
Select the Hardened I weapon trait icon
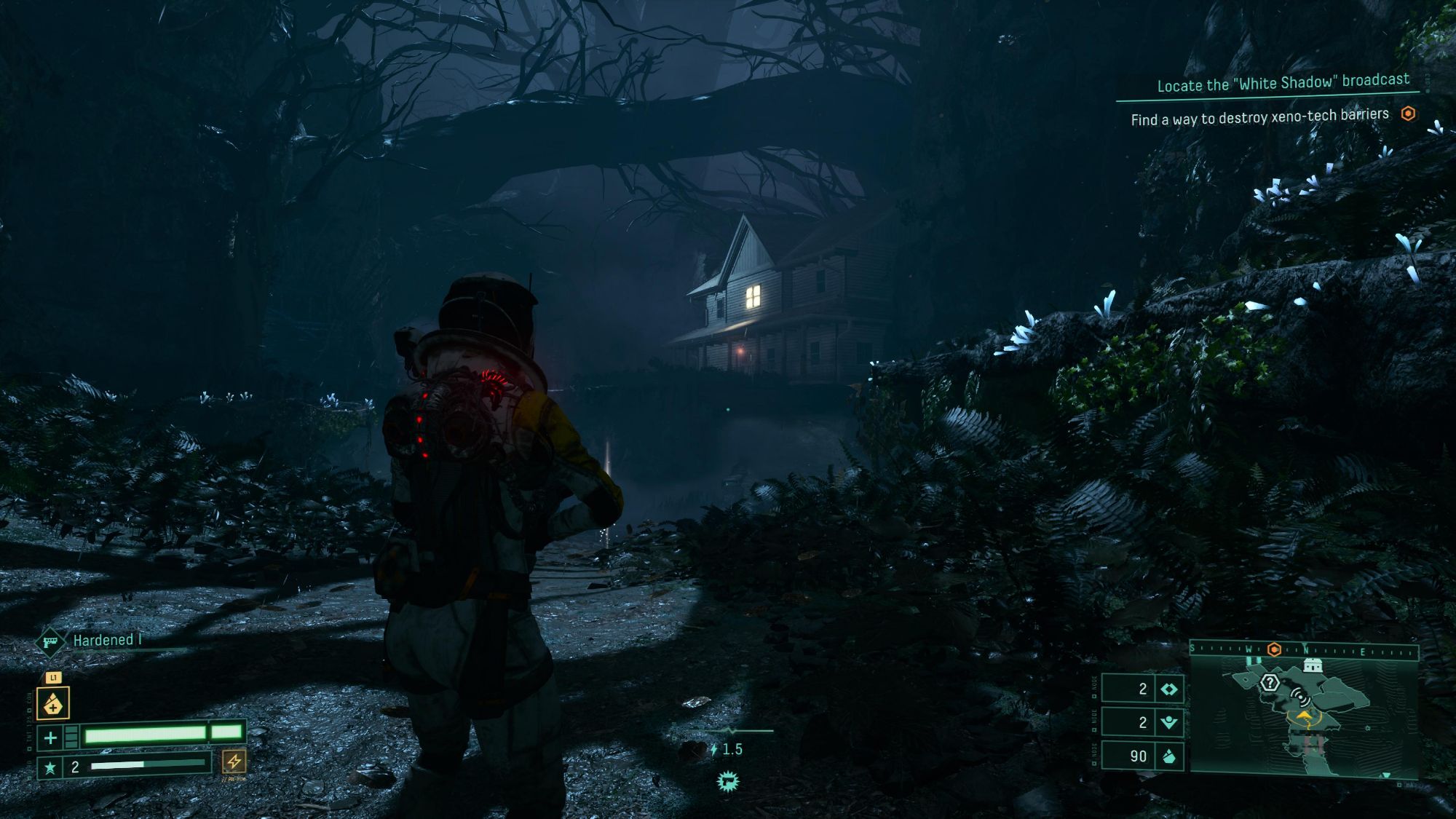click(x=50, y=644)
